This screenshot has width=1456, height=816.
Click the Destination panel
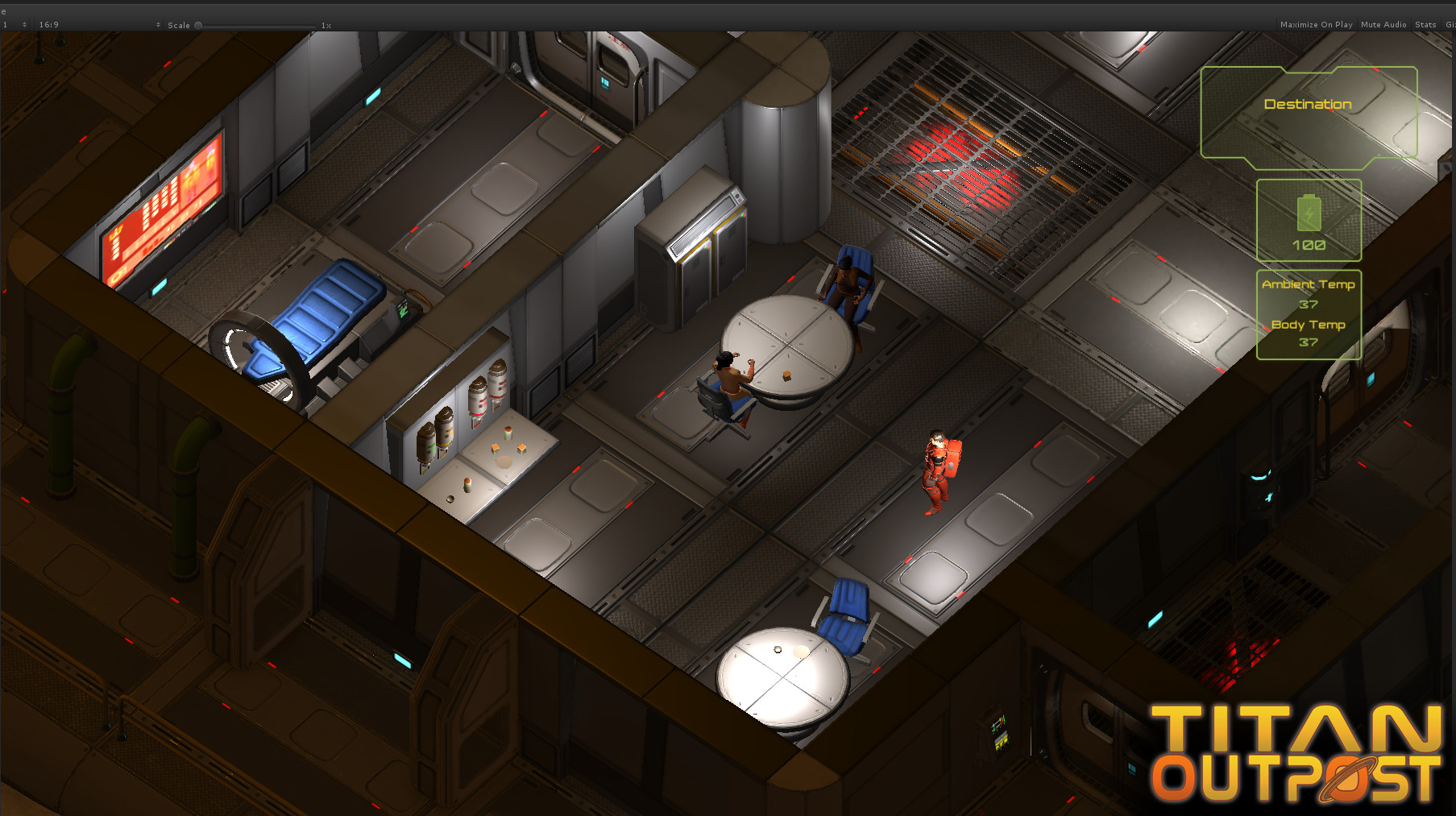[1308, 104]
